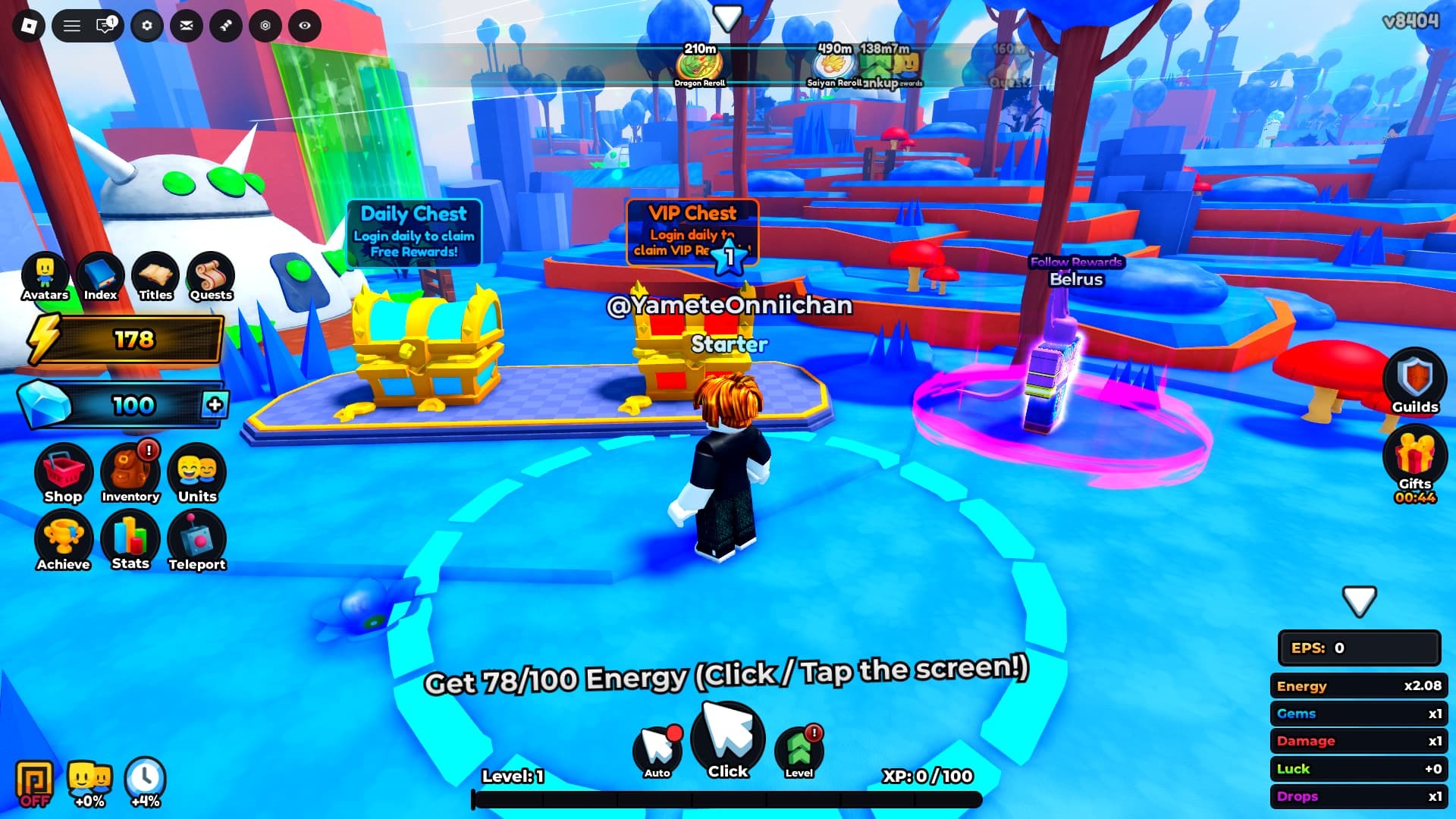1456x819 pixels.
Task: Show the Titles scroll menu
Action: pos(155,276)
